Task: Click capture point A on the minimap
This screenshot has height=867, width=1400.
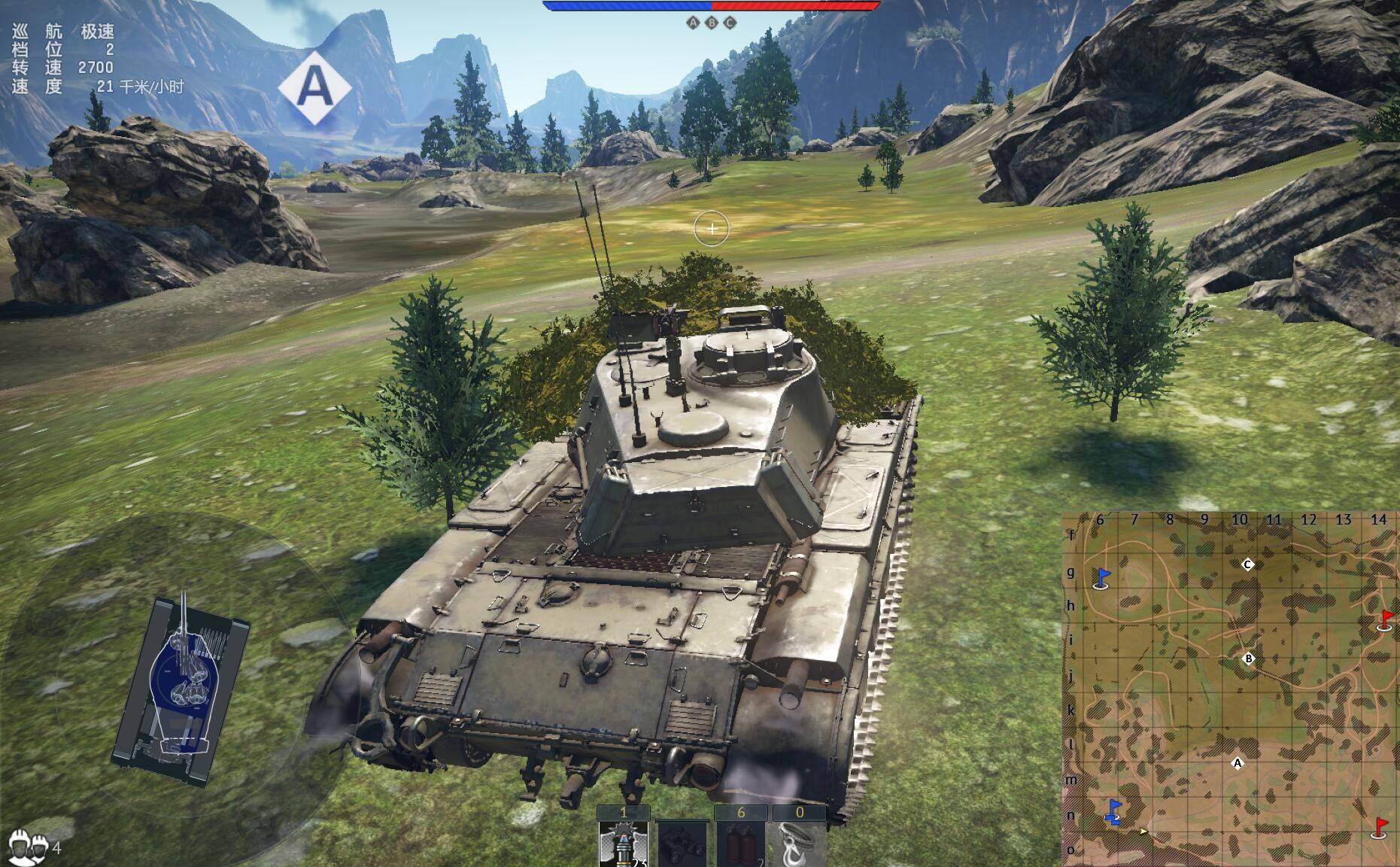Action: coord(1238,763)
